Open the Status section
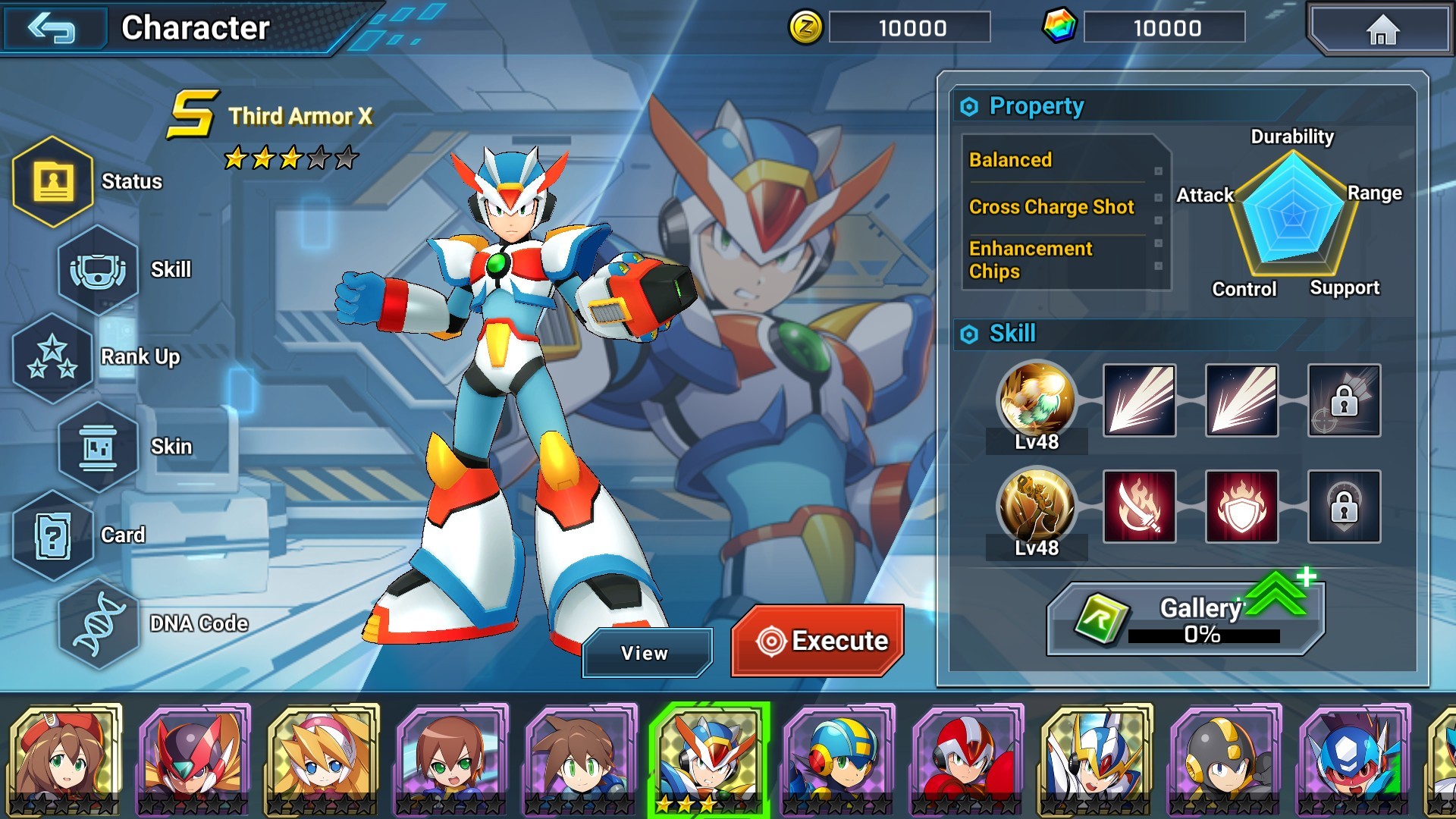1456x819 pixels. point(53,182)
